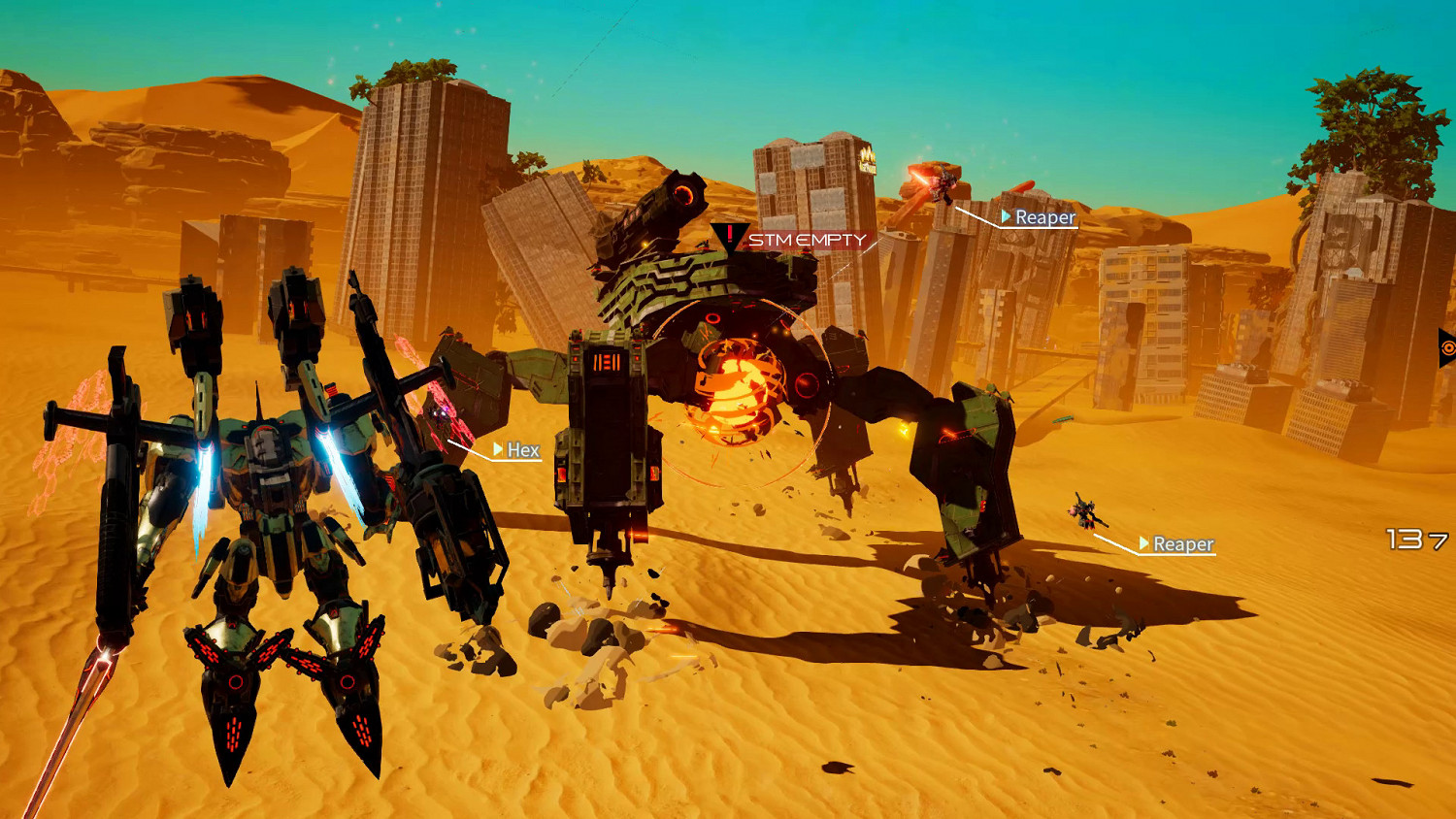Click the lower Reaper ally triangle marker
1456x819 pixels.
pos(1143,544)
